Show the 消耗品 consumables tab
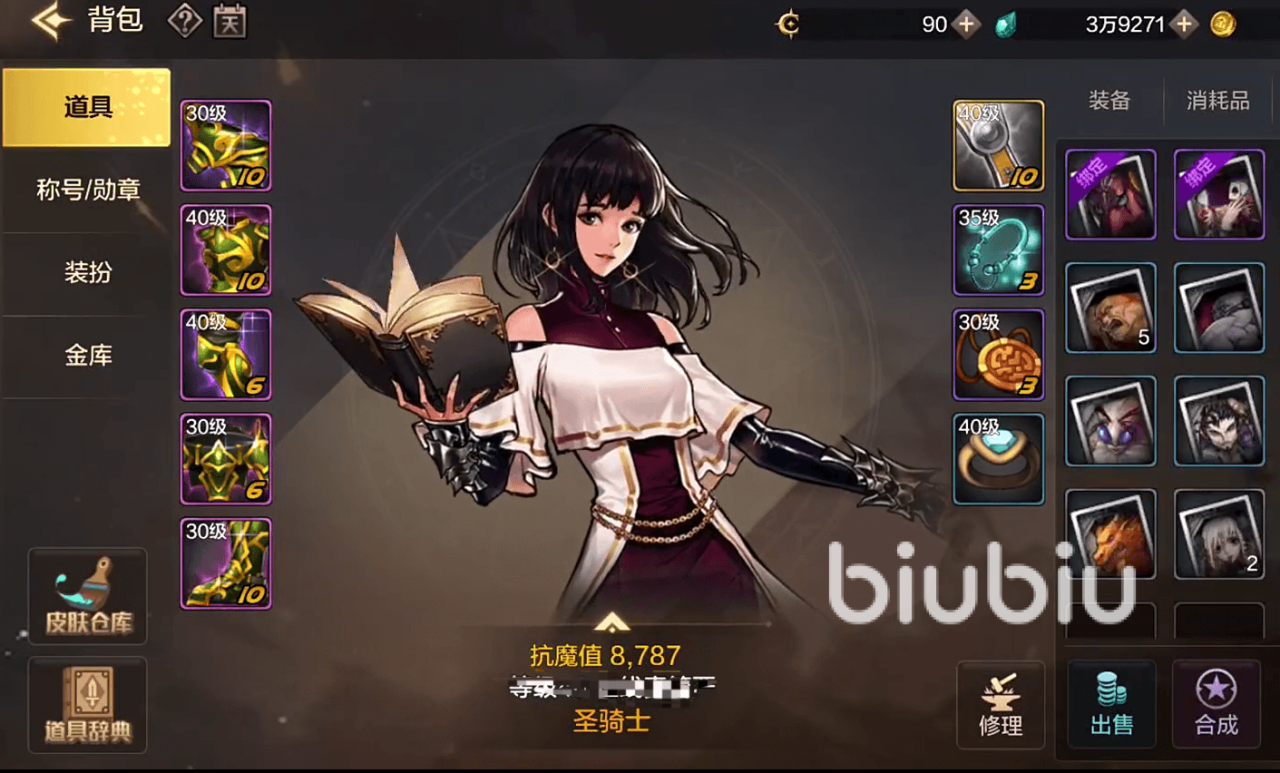 tap(1217, 101)
